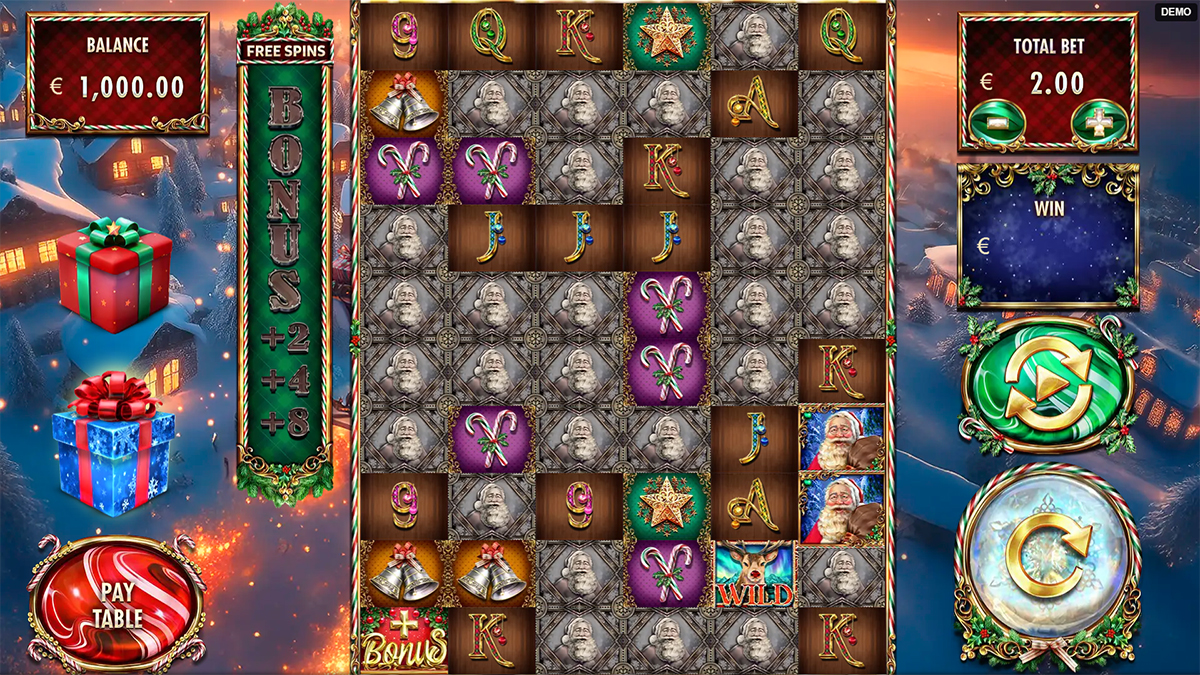
Task: Spin the reels with the snow globe button
Action: (x=1048, y=566)
